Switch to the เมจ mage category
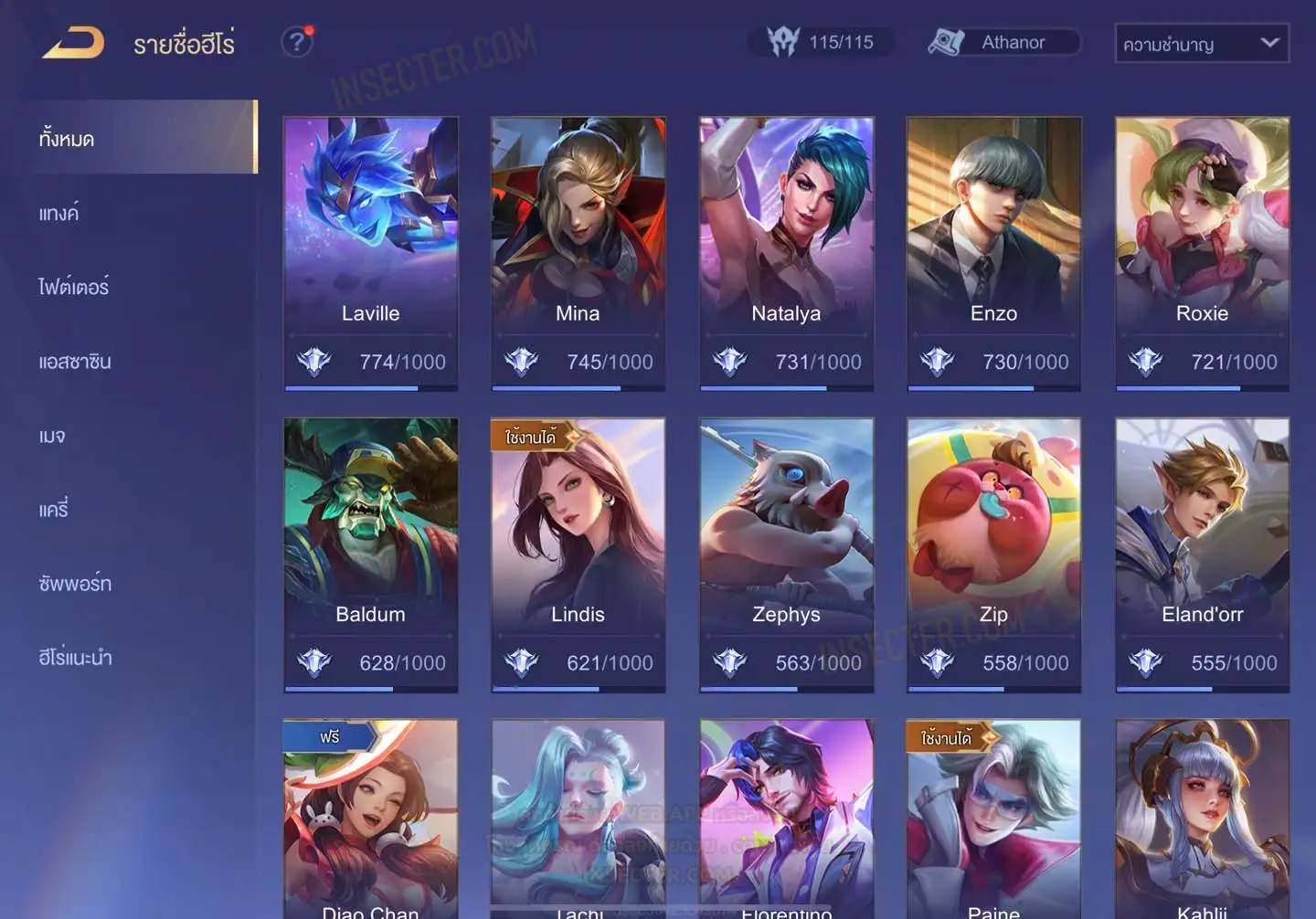Screen dimensions: 1316x919 pyautogui.click(x=52, y=436)
